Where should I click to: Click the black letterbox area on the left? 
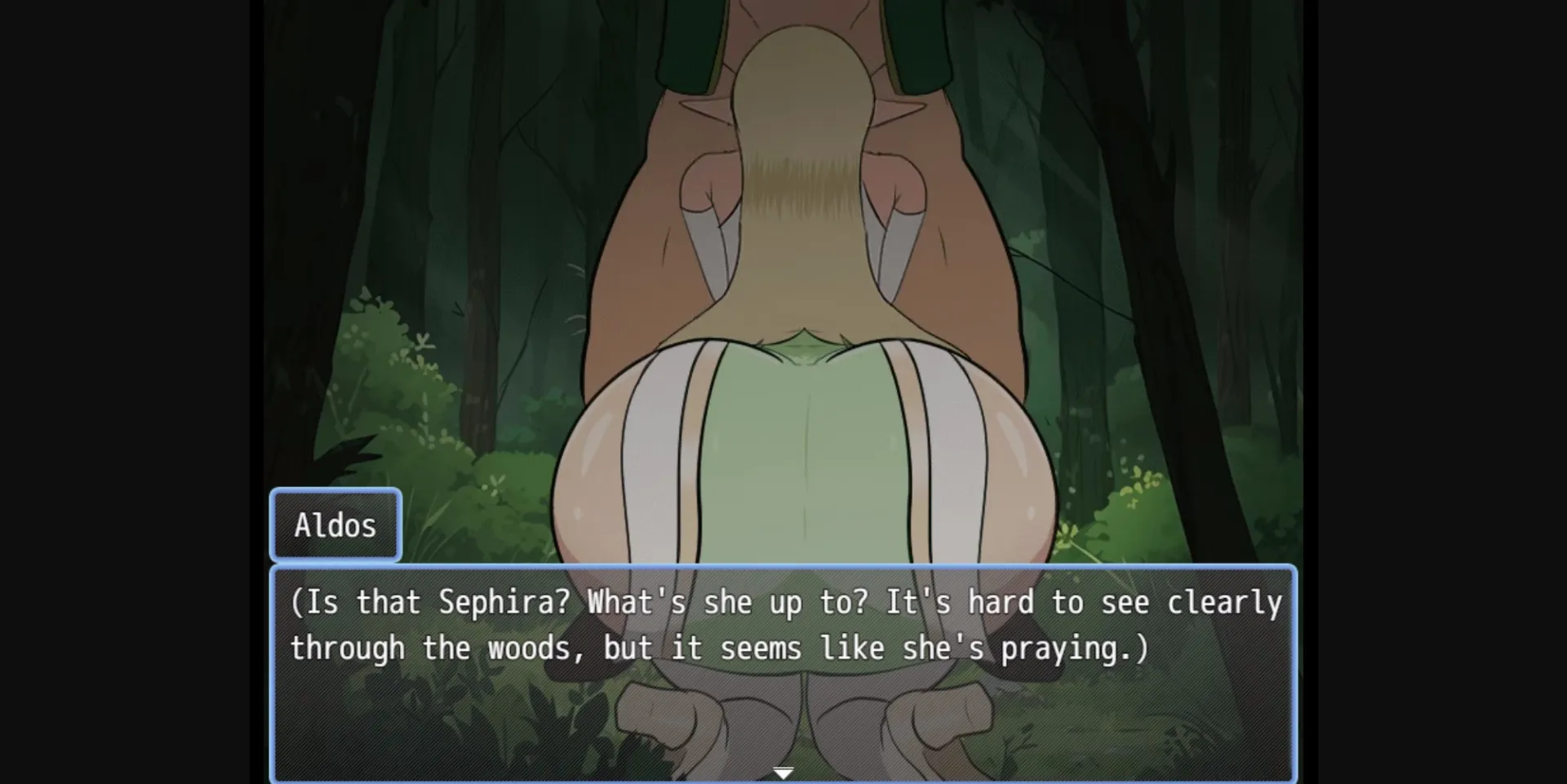pos(122,392)
